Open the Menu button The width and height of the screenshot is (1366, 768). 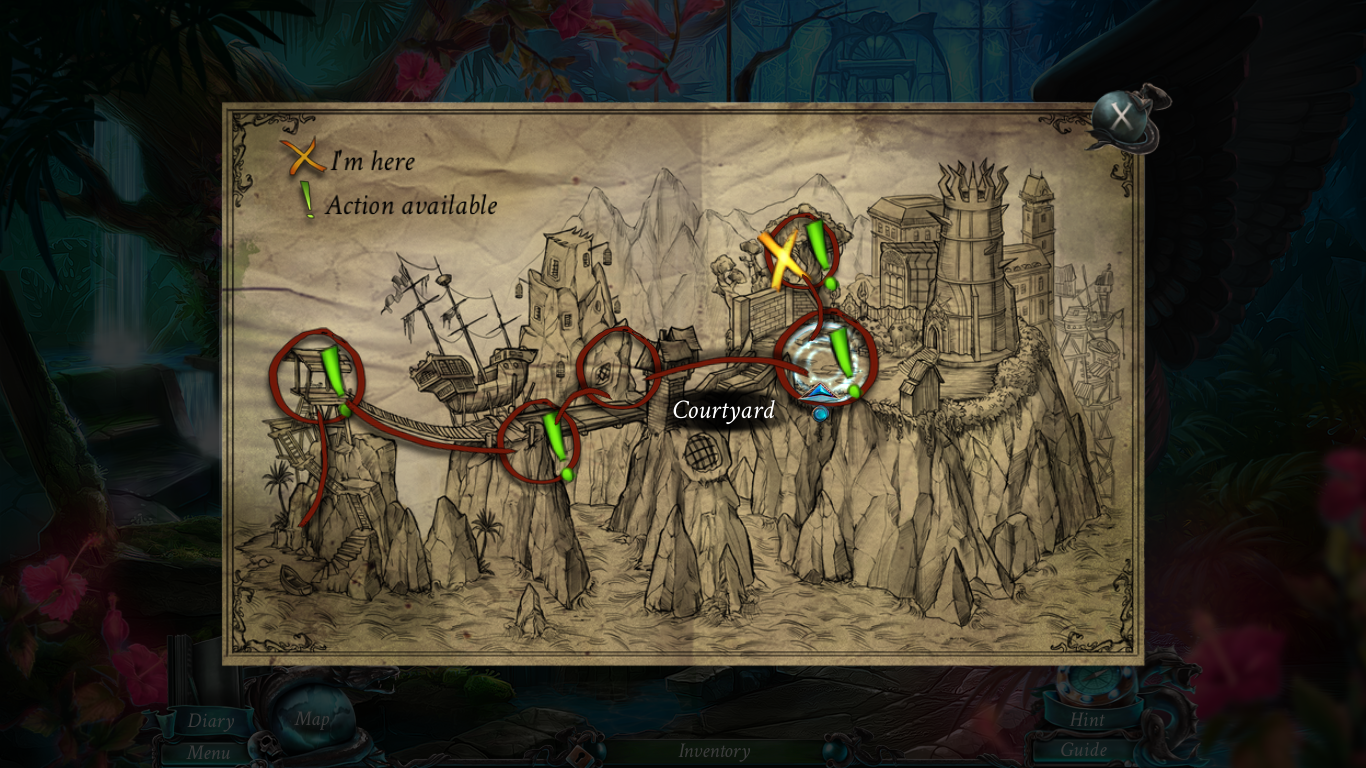coord(208,752)
